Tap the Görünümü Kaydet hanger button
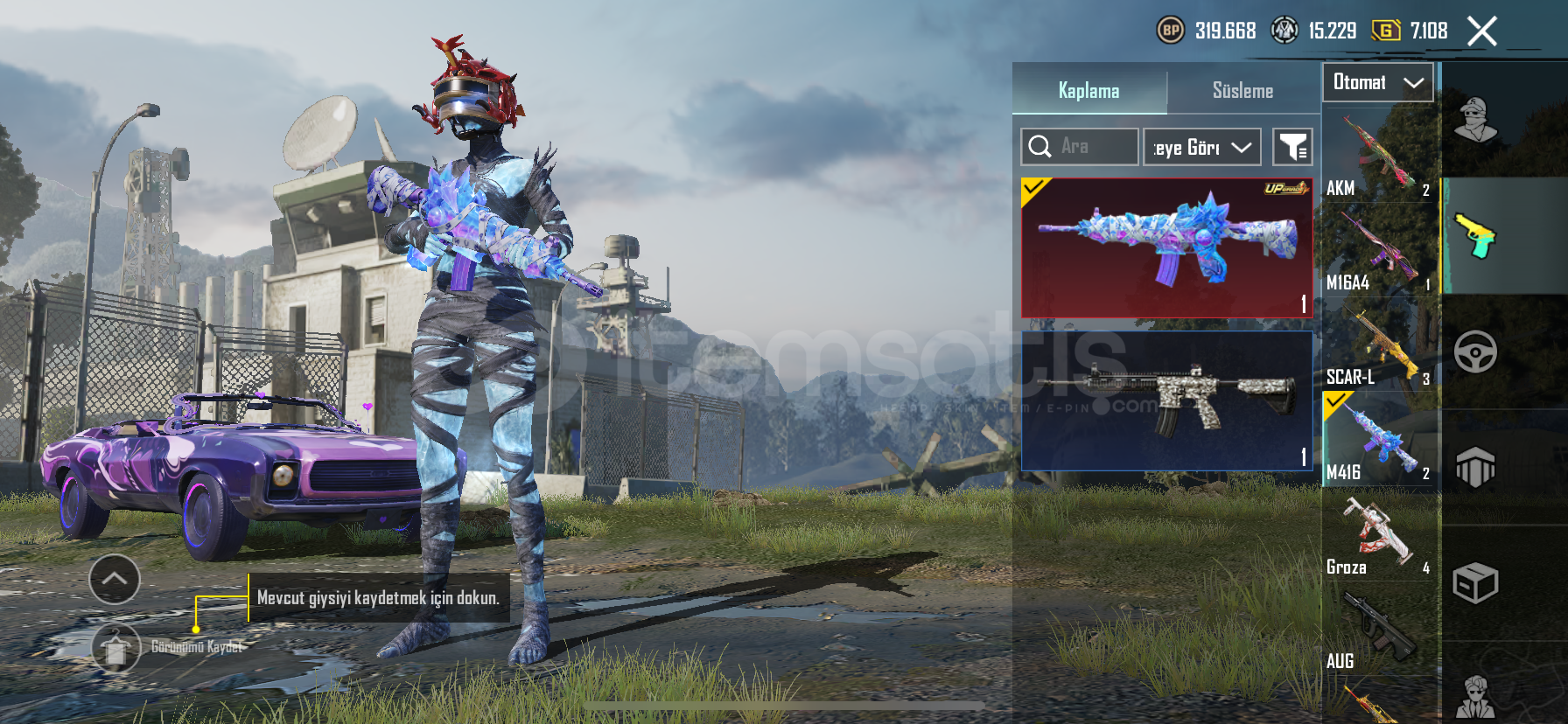 pyautogui.click(x=115, y=648)
